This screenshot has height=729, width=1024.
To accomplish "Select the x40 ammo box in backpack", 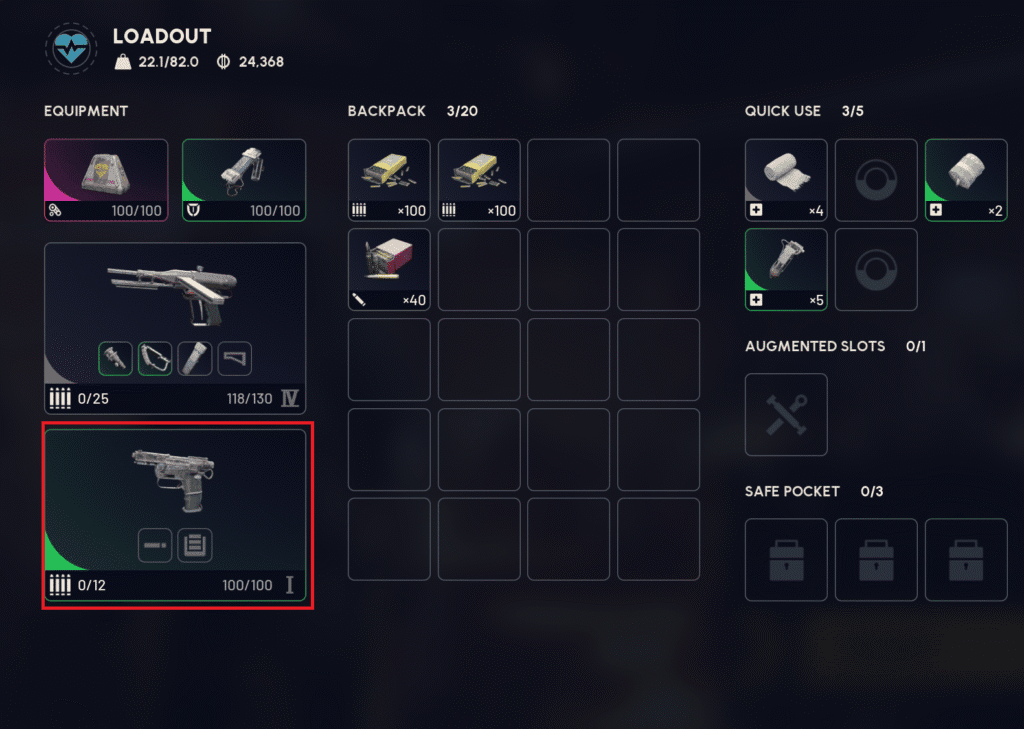I will (389, 269).
